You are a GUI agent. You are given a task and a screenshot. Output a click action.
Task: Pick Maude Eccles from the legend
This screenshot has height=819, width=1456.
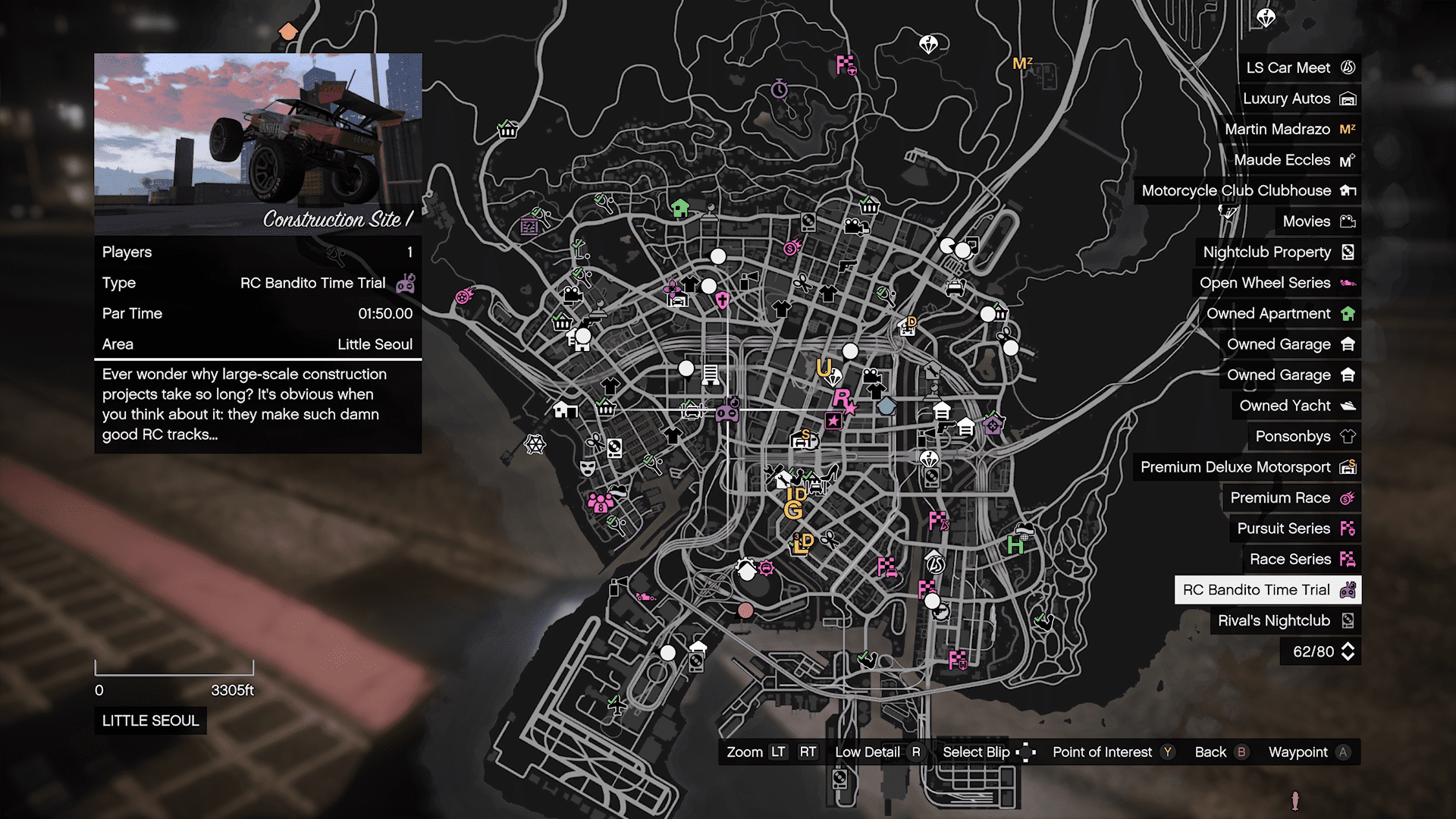(1294, 160)
